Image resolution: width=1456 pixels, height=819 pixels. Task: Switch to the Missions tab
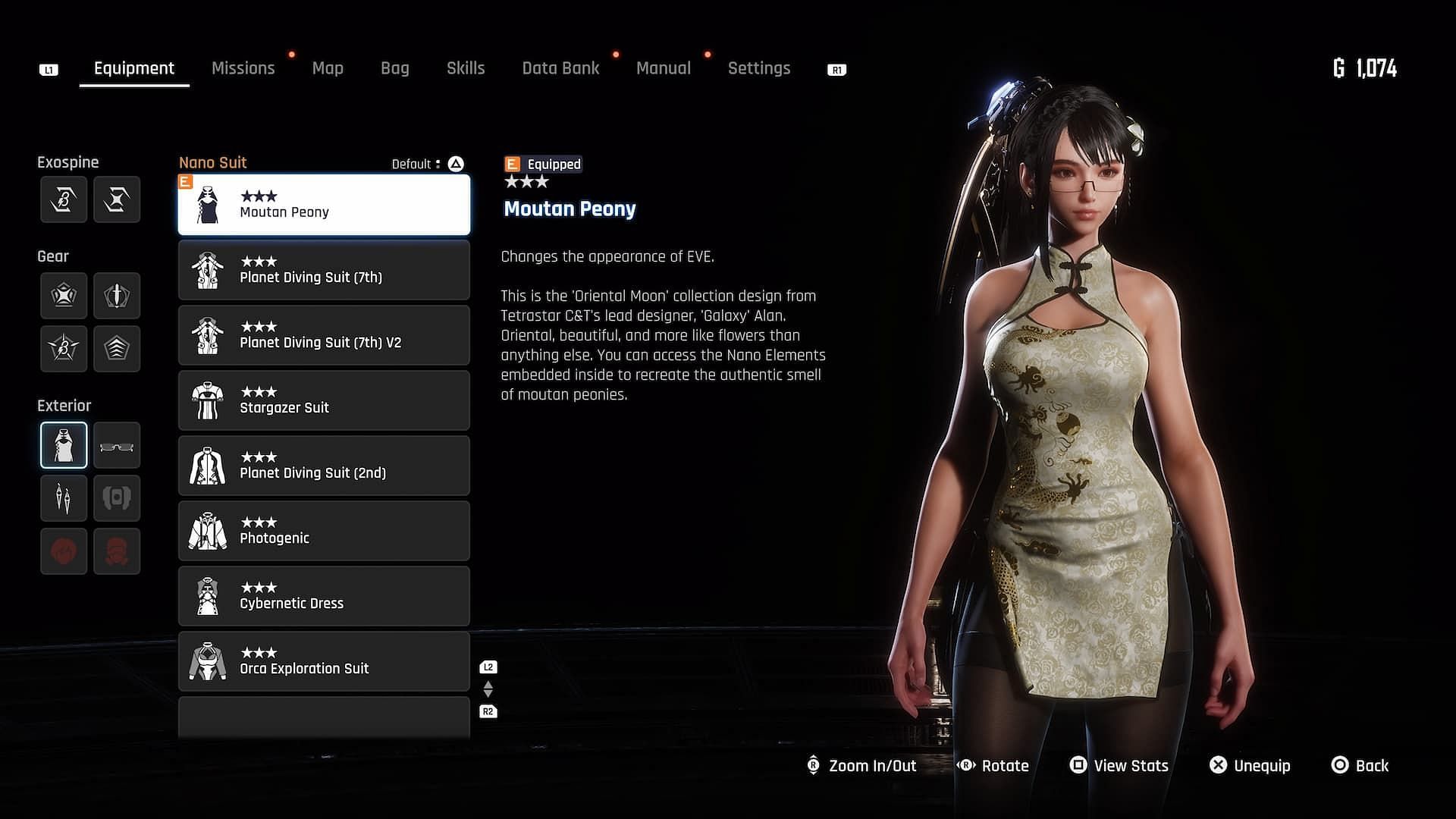point(243,68)
